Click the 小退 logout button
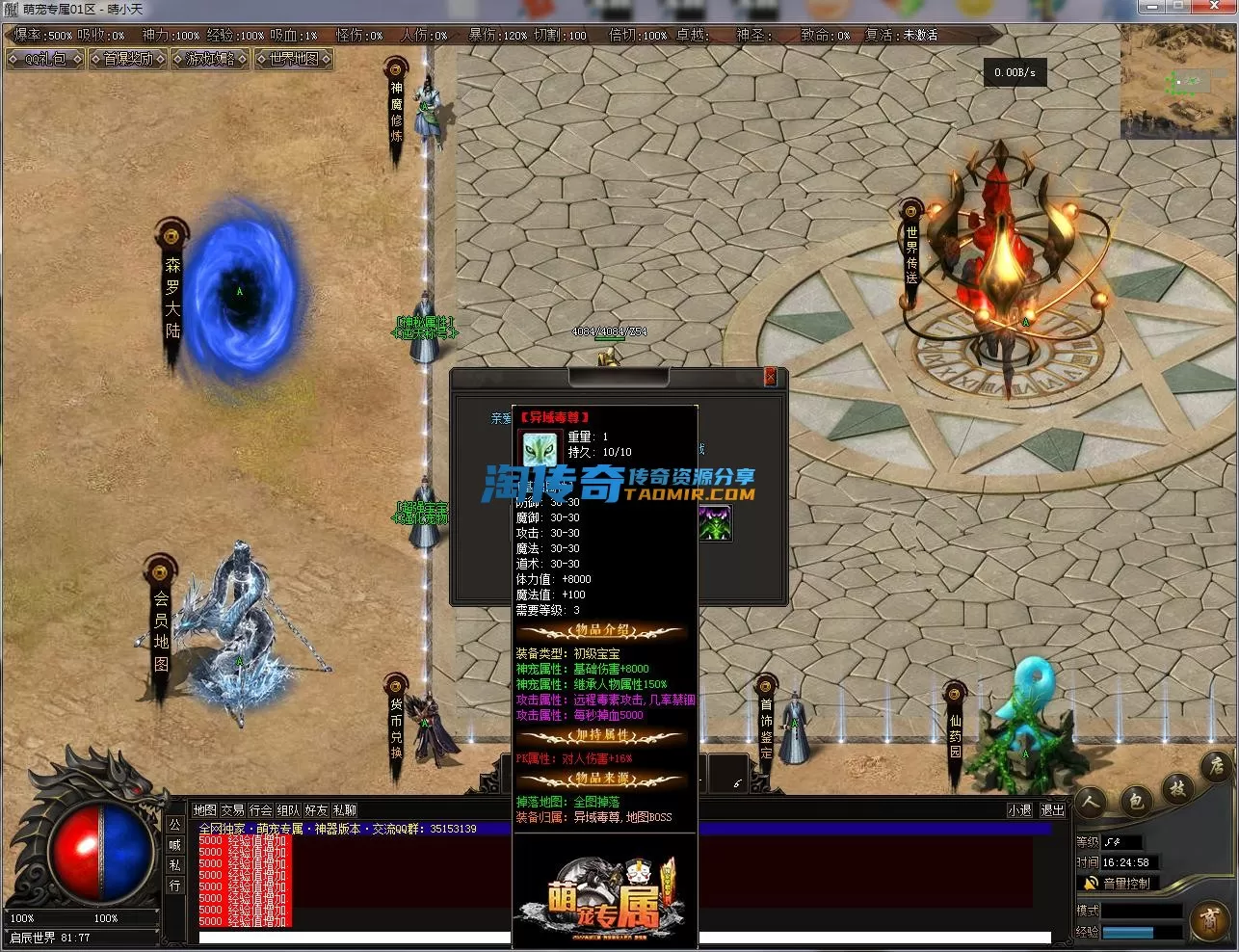 pyautogui.click(x=1019, y=810)
